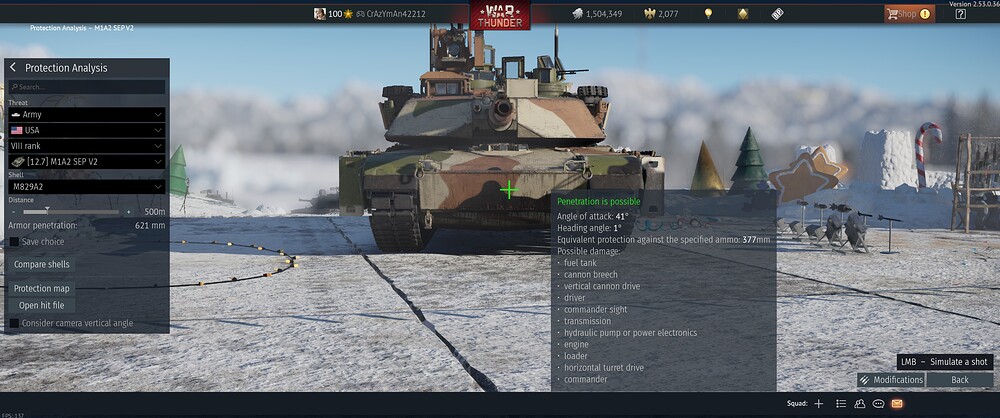This screenshot has width=1000, height=418.
Task: Open the orange mail envelope
Action: (897, 404)
